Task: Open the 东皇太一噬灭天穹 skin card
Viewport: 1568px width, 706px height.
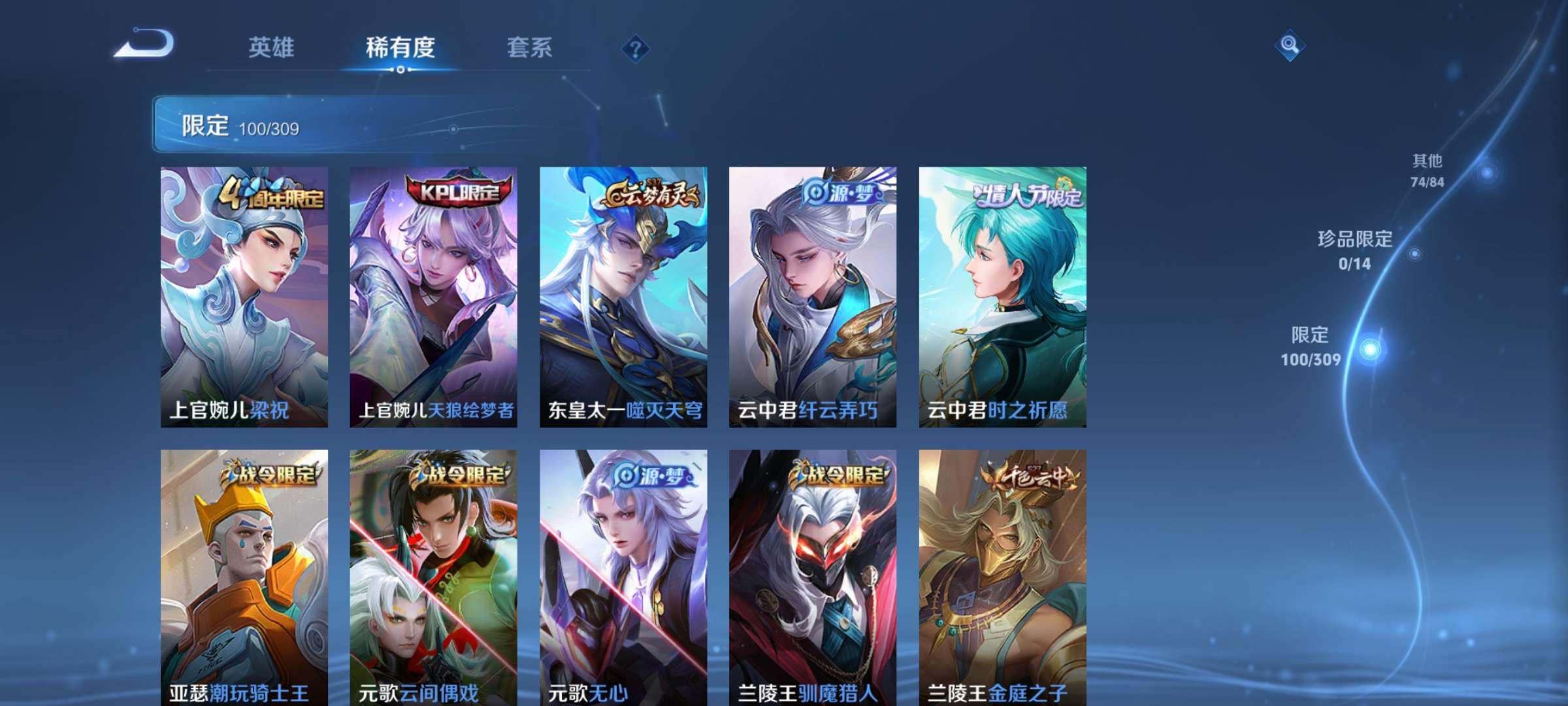Action: (622, 294)
